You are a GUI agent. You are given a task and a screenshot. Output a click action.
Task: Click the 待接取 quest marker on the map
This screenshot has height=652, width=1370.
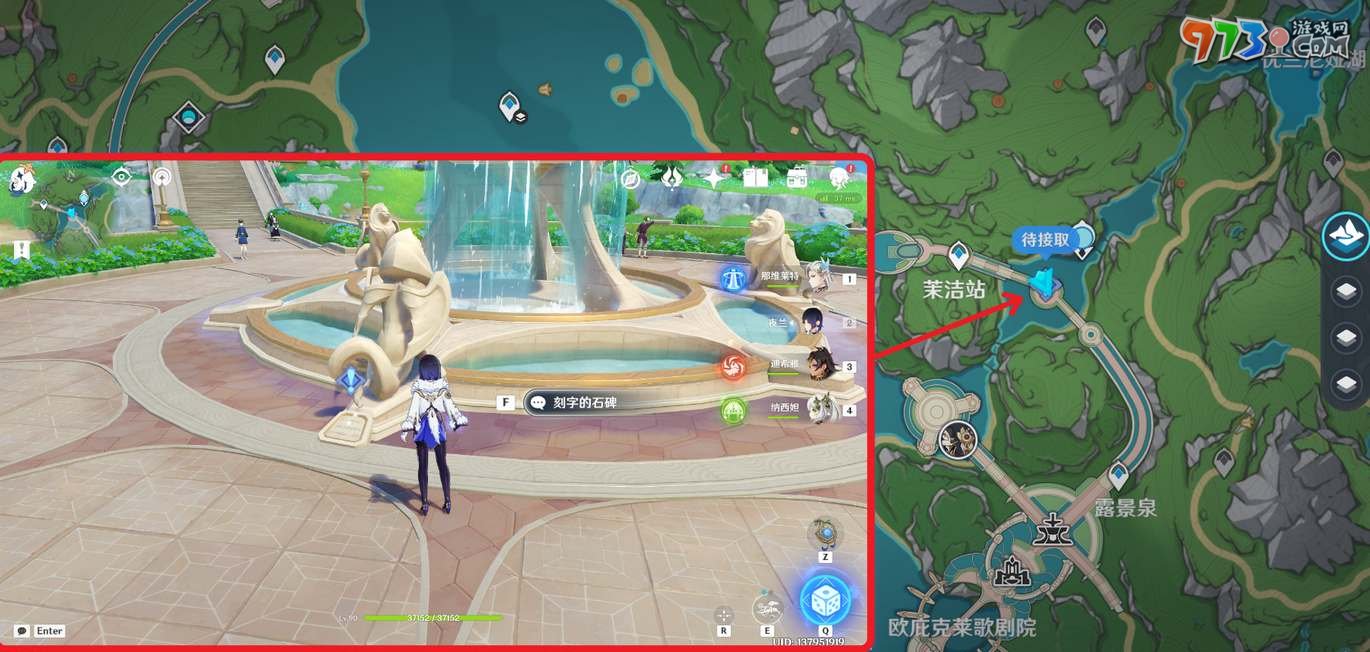[1044, 284]
